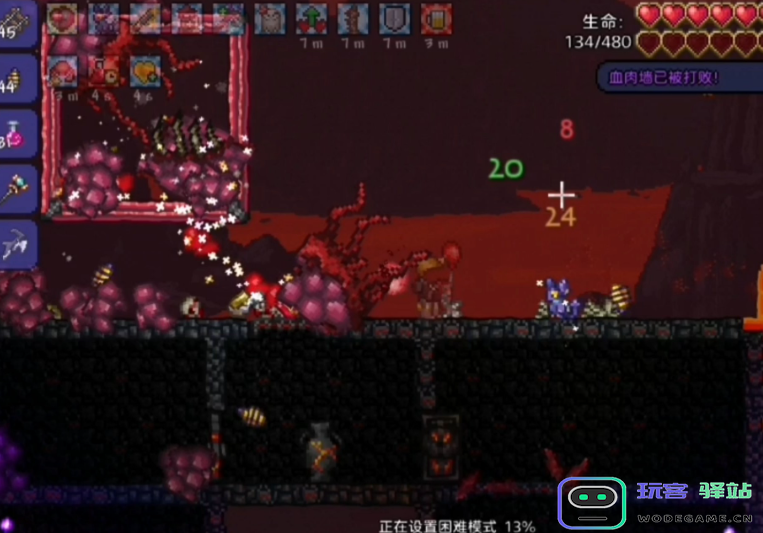Select the magic staff hotbar slot
This screenshot has width=763, height=533.
18,188
